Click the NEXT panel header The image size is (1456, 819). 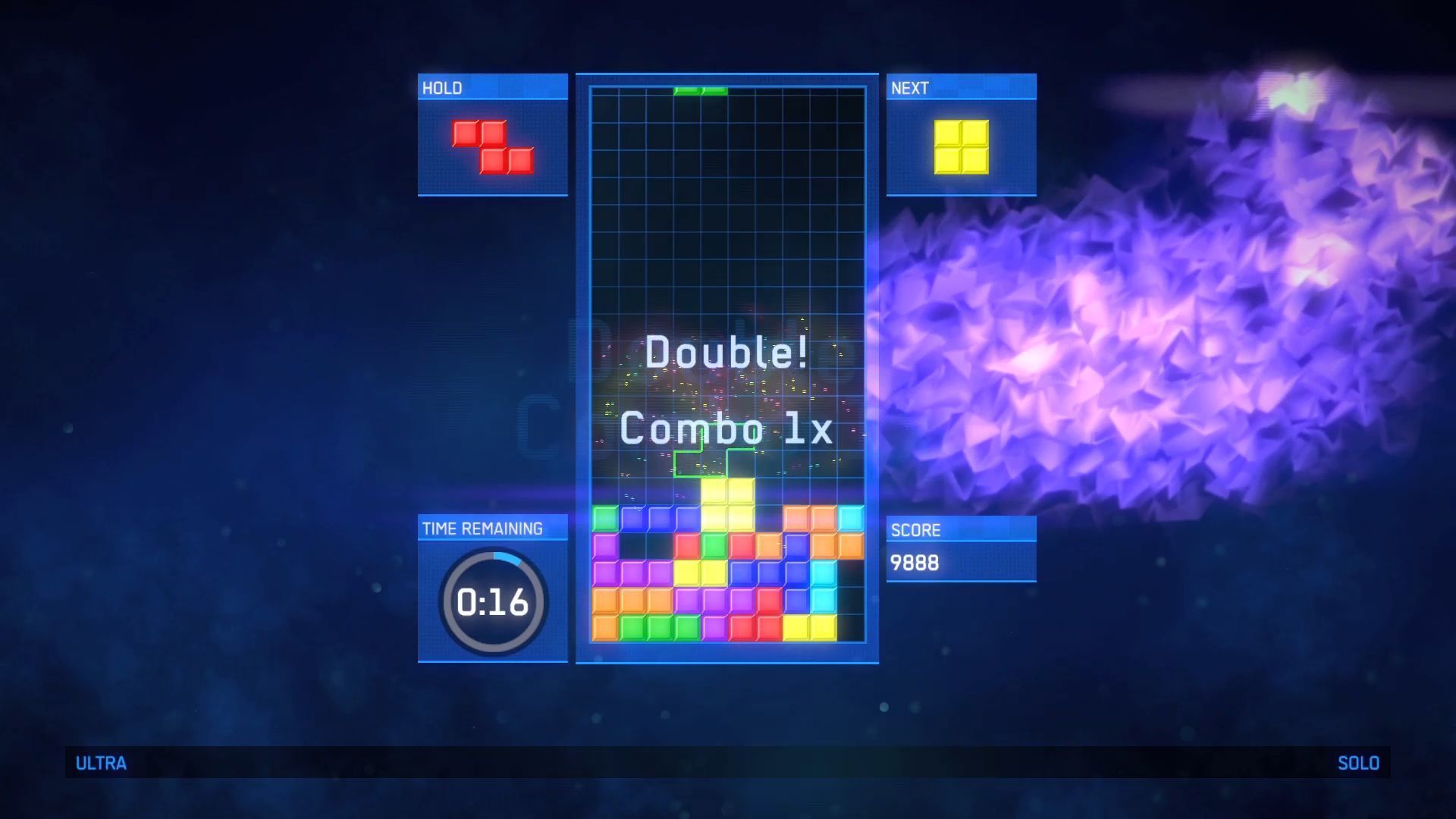tap(911, 87)
